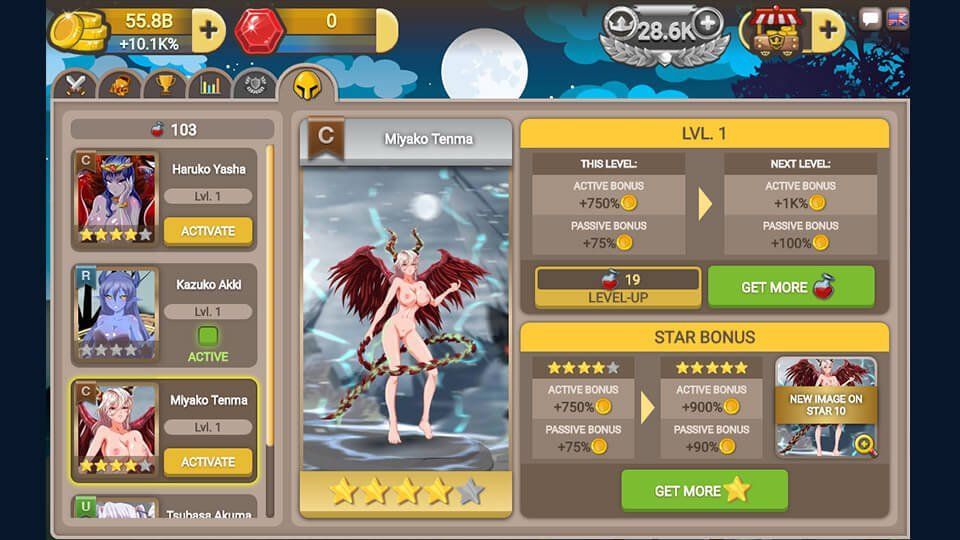The height and width of the screenshot is (540, 960).
Task: Open the chat speech bubble
Action: pyautogui.click(x=871, y=19)
